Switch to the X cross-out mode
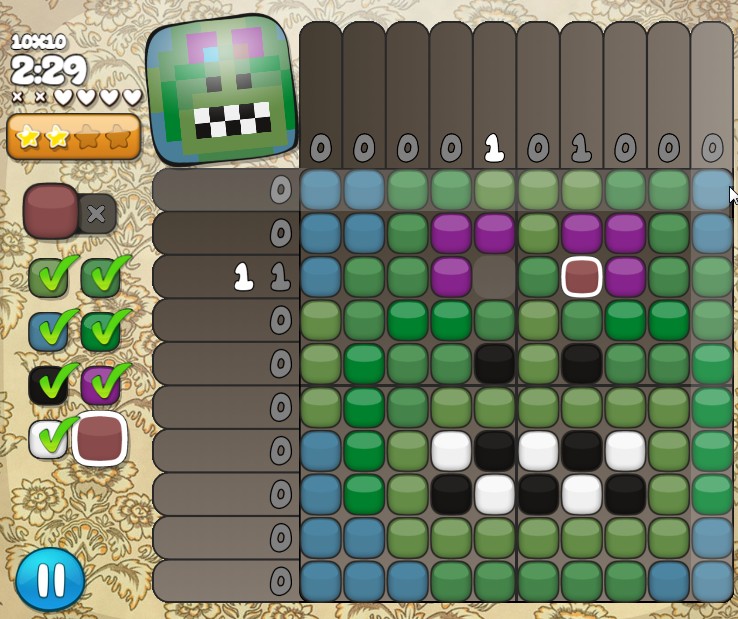This screenshot has height=619, width=738. 96,213
